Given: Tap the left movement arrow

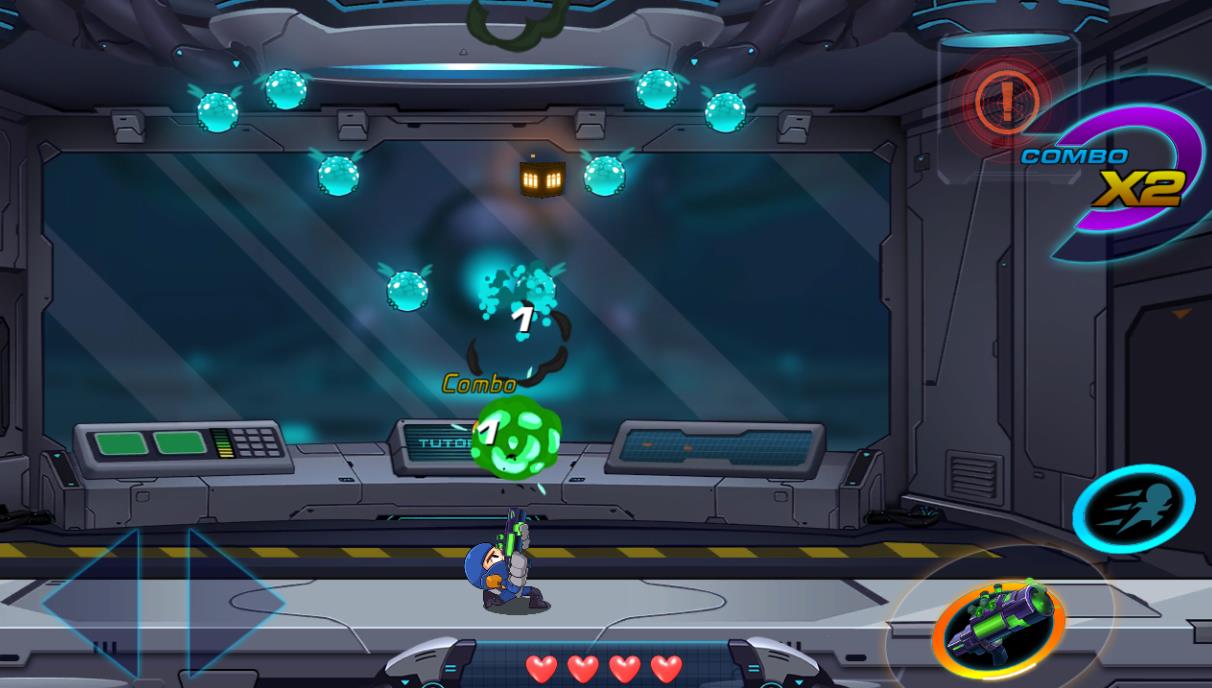Looking at the screenshot, I should coord(95,603).
